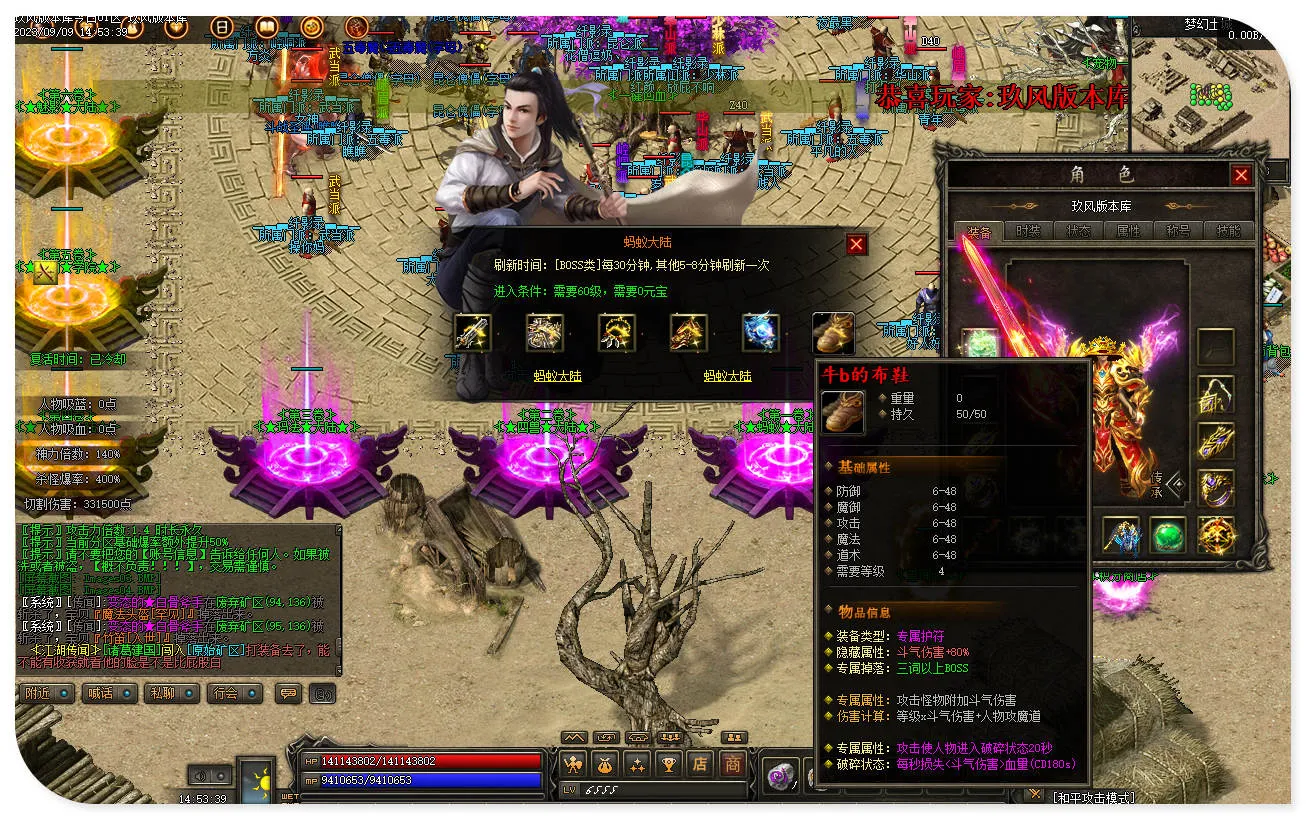Open the money bag inventory icon
1306x819 pixels.
tap(605, 764)
